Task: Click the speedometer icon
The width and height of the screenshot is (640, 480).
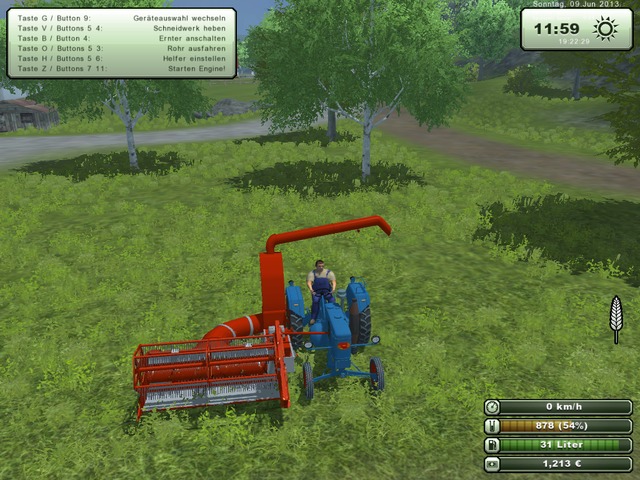Action: point(492,407)
